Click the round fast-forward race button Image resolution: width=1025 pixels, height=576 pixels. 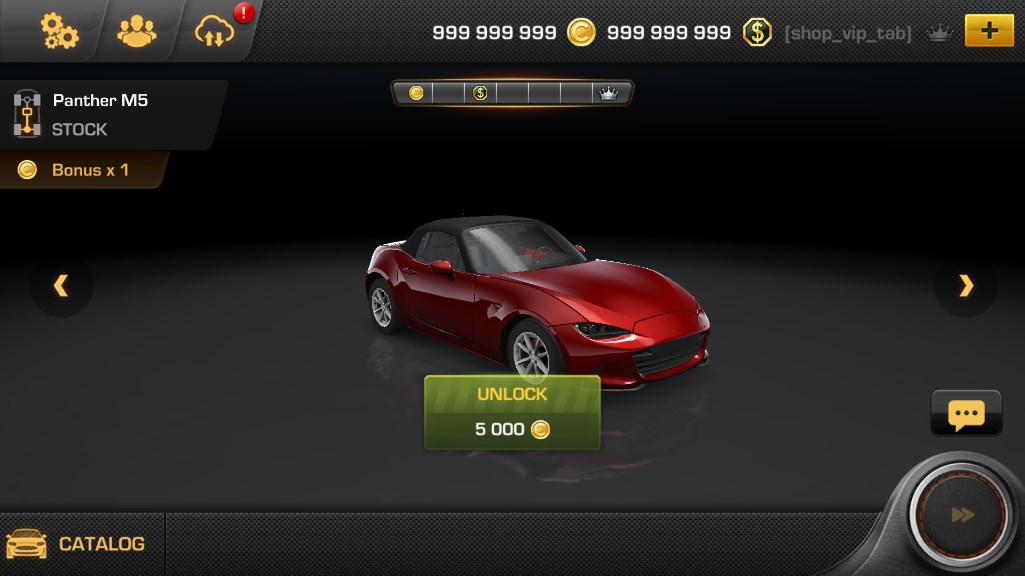[x=962, y=514]
